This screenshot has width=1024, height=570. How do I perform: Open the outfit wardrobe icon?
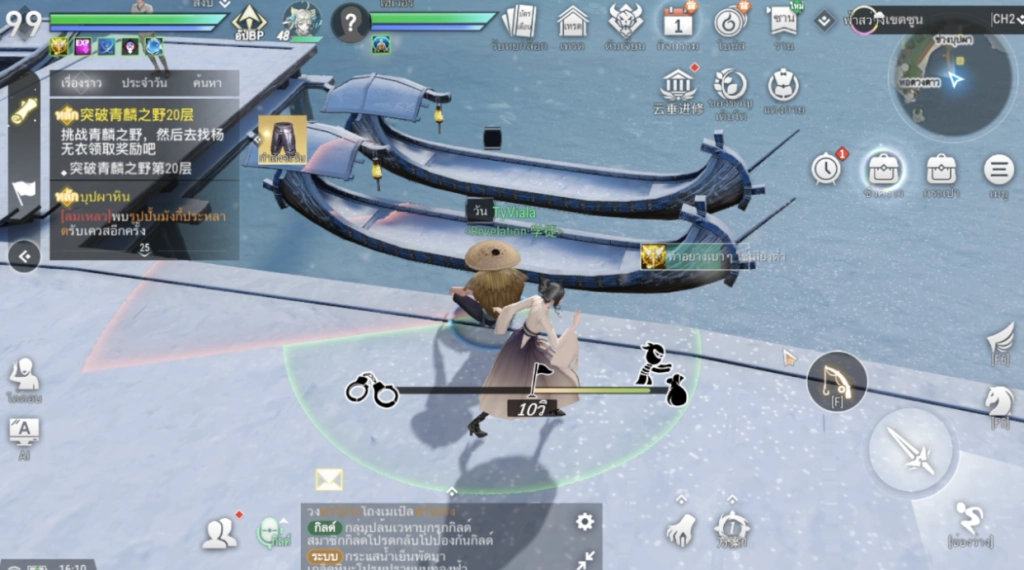[783, 85]
